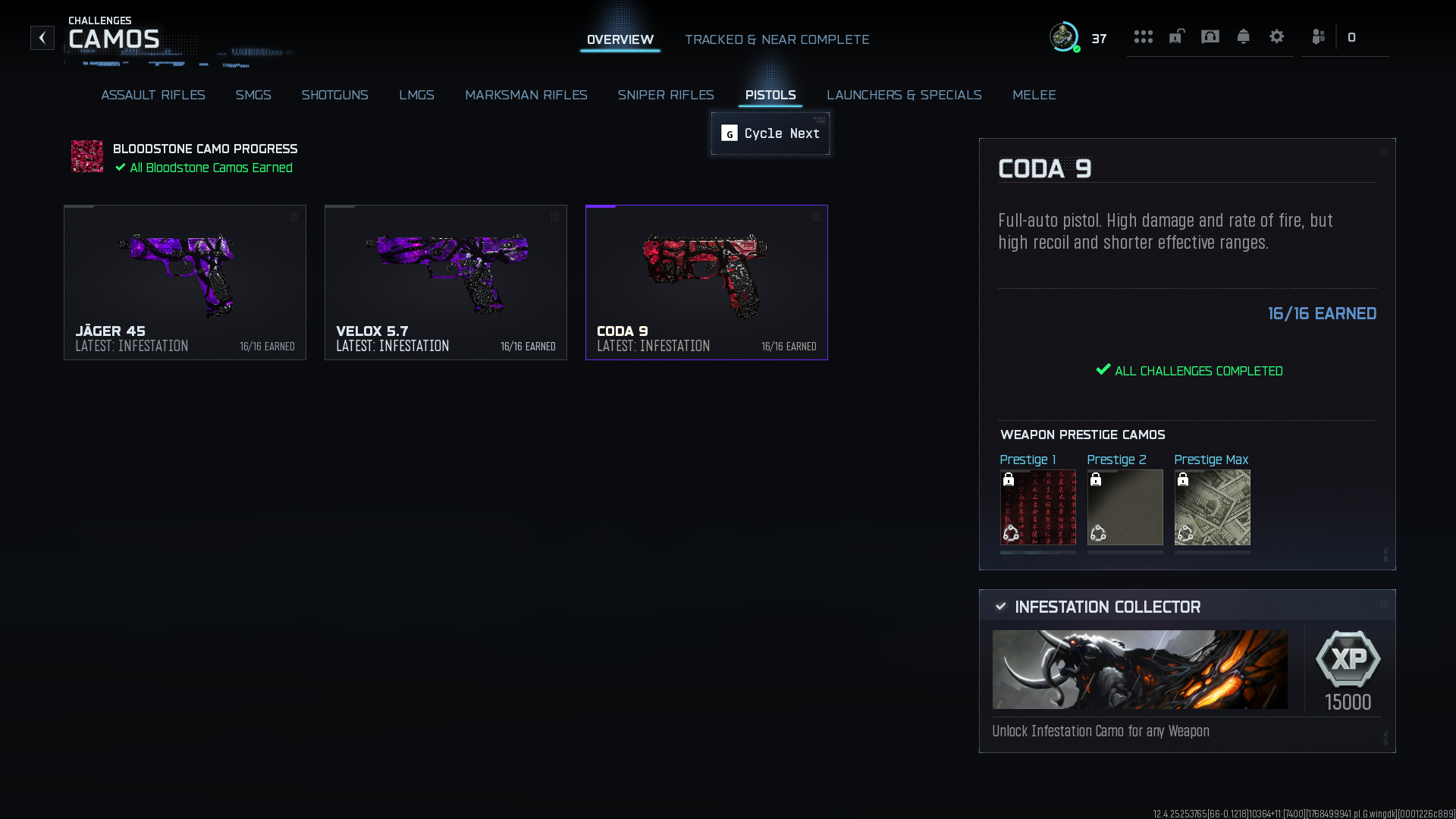Open the notifications bell
Viewport: 1456px width, 819px height.
pos(1243,36)
